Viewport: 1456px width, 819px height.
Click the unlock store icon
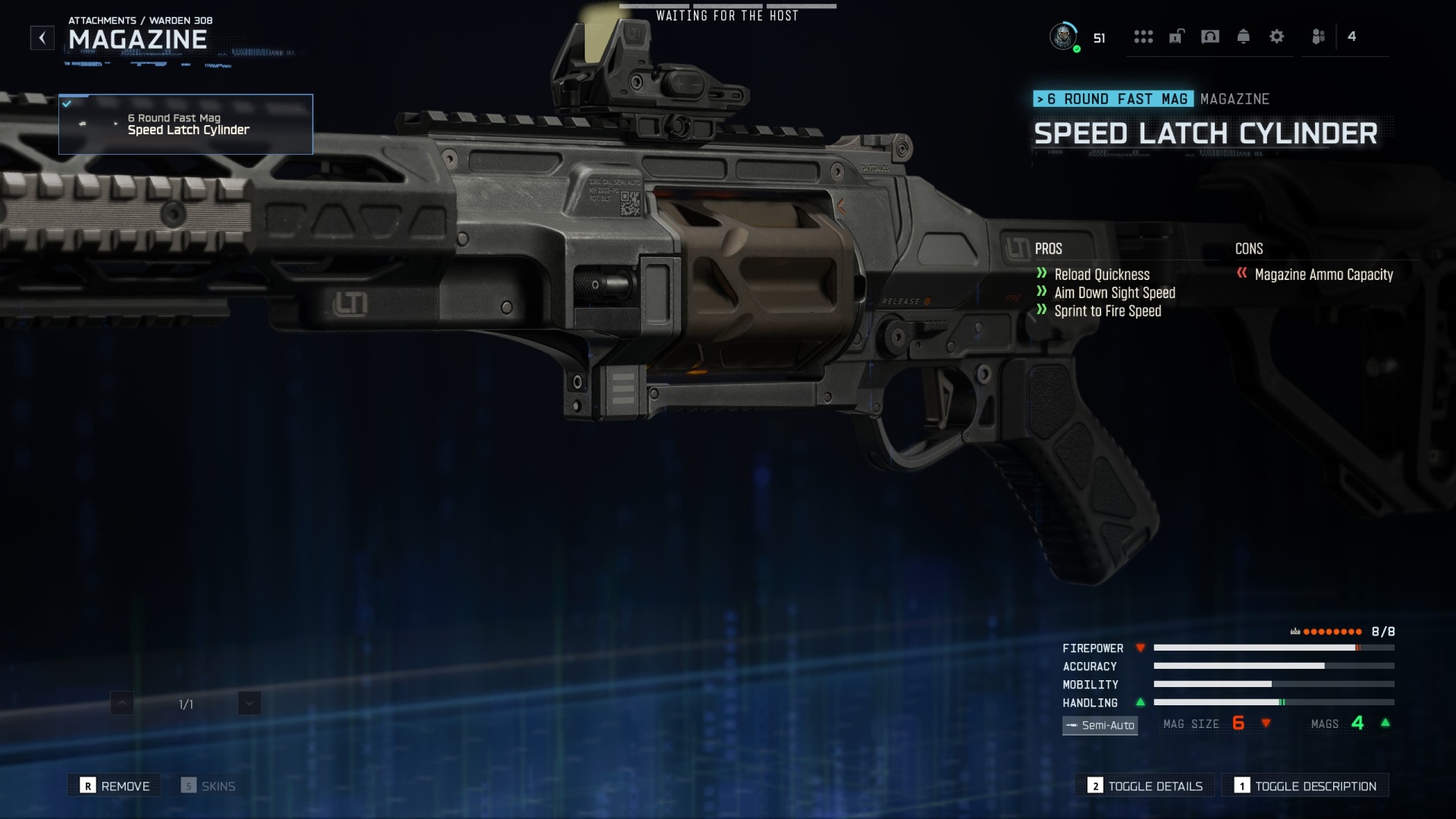(1177, 36)
